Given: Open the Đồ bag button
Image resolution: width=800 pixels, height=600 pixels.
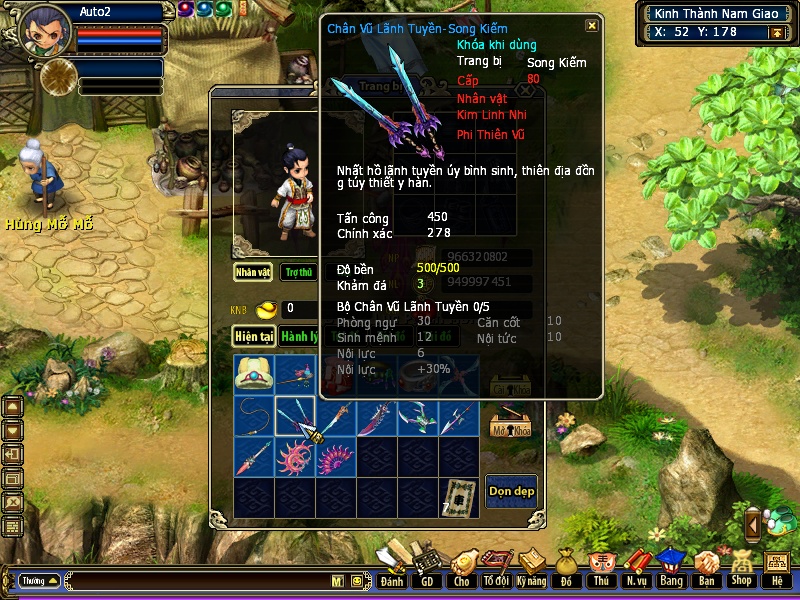Looking at the screenshot, I should pyautogui.click(x=566, y=568).
